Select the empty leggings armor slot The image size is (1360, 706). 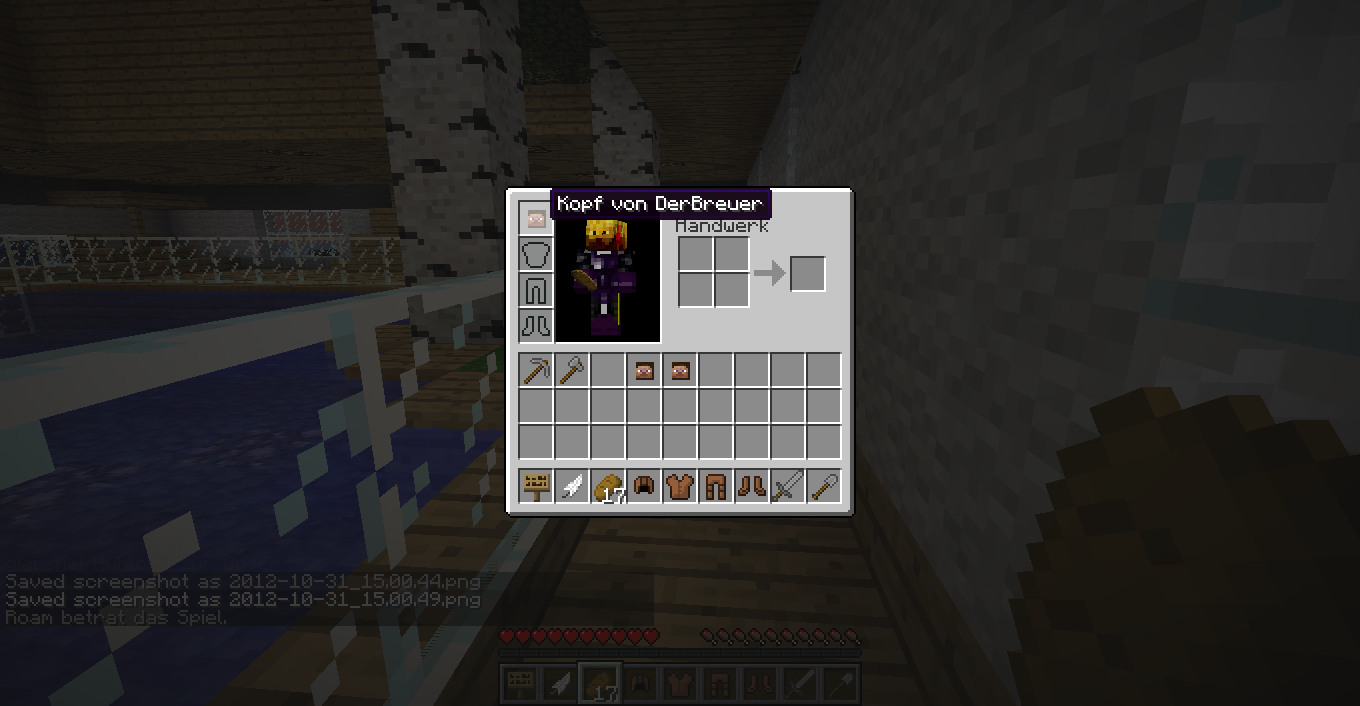click(536, 291)
